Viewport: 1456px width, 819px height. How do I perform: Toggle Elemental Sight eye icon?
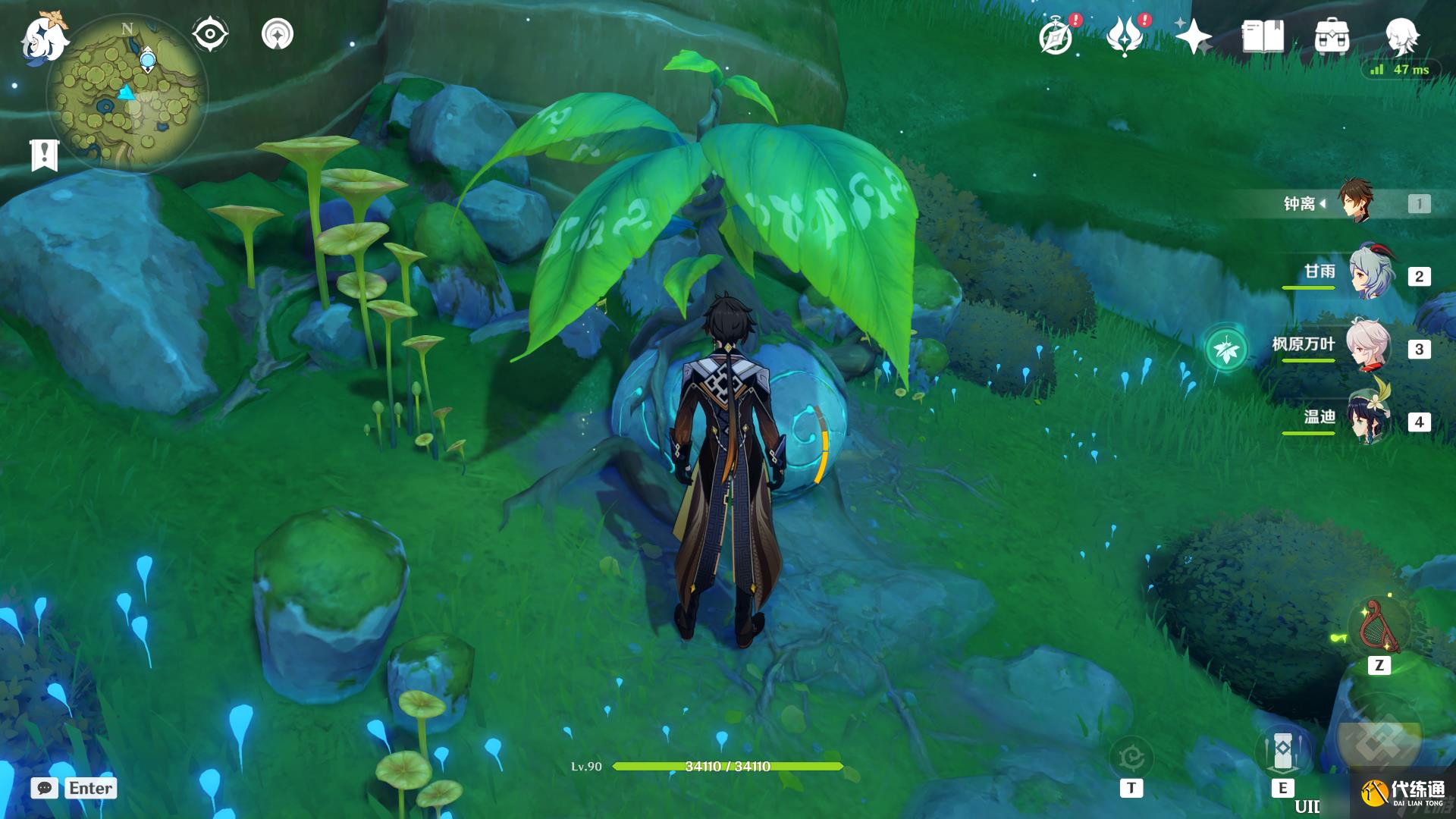(x=209, y=34)
